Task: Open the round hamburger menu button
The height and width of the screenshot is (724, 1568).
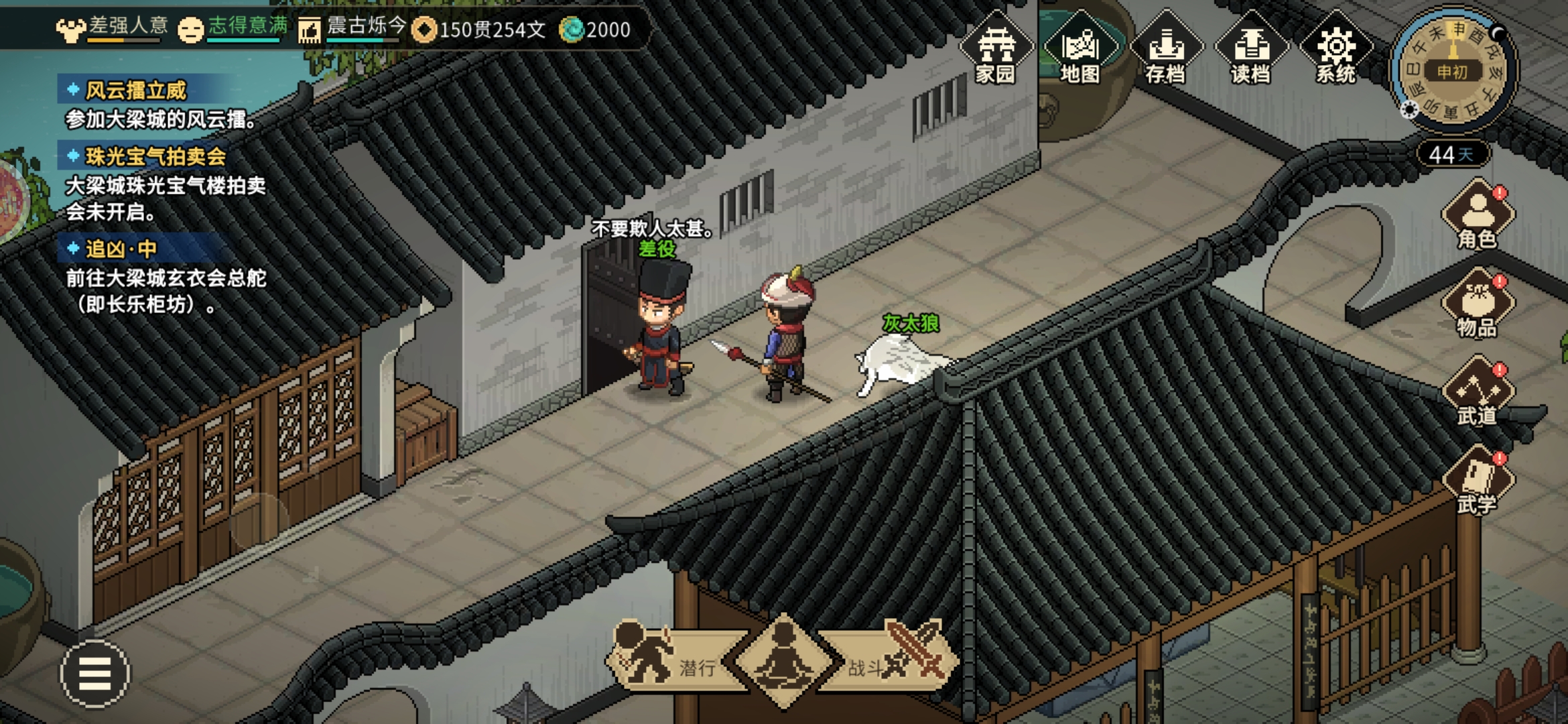Action: tap(95, 673)
